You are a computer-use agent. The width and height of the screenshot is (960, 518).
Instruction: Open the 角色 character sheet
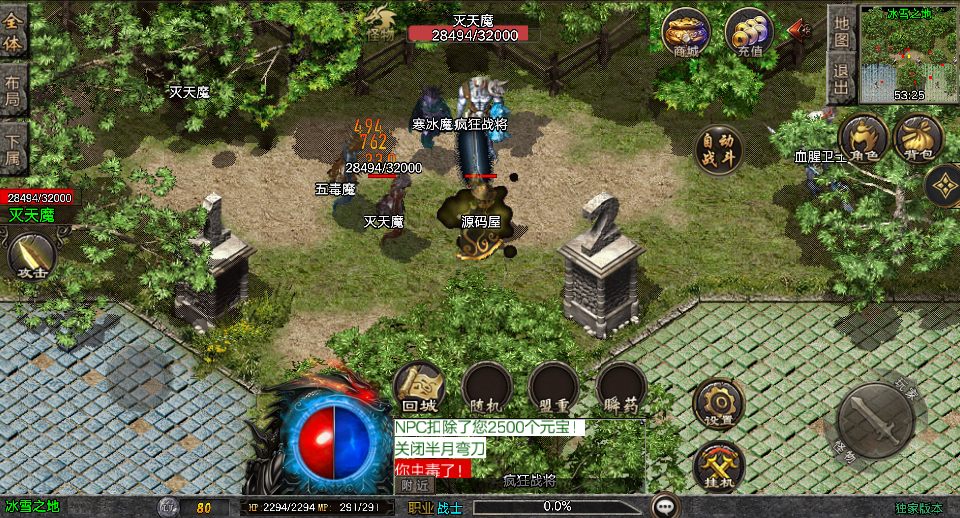click(863, 138)
